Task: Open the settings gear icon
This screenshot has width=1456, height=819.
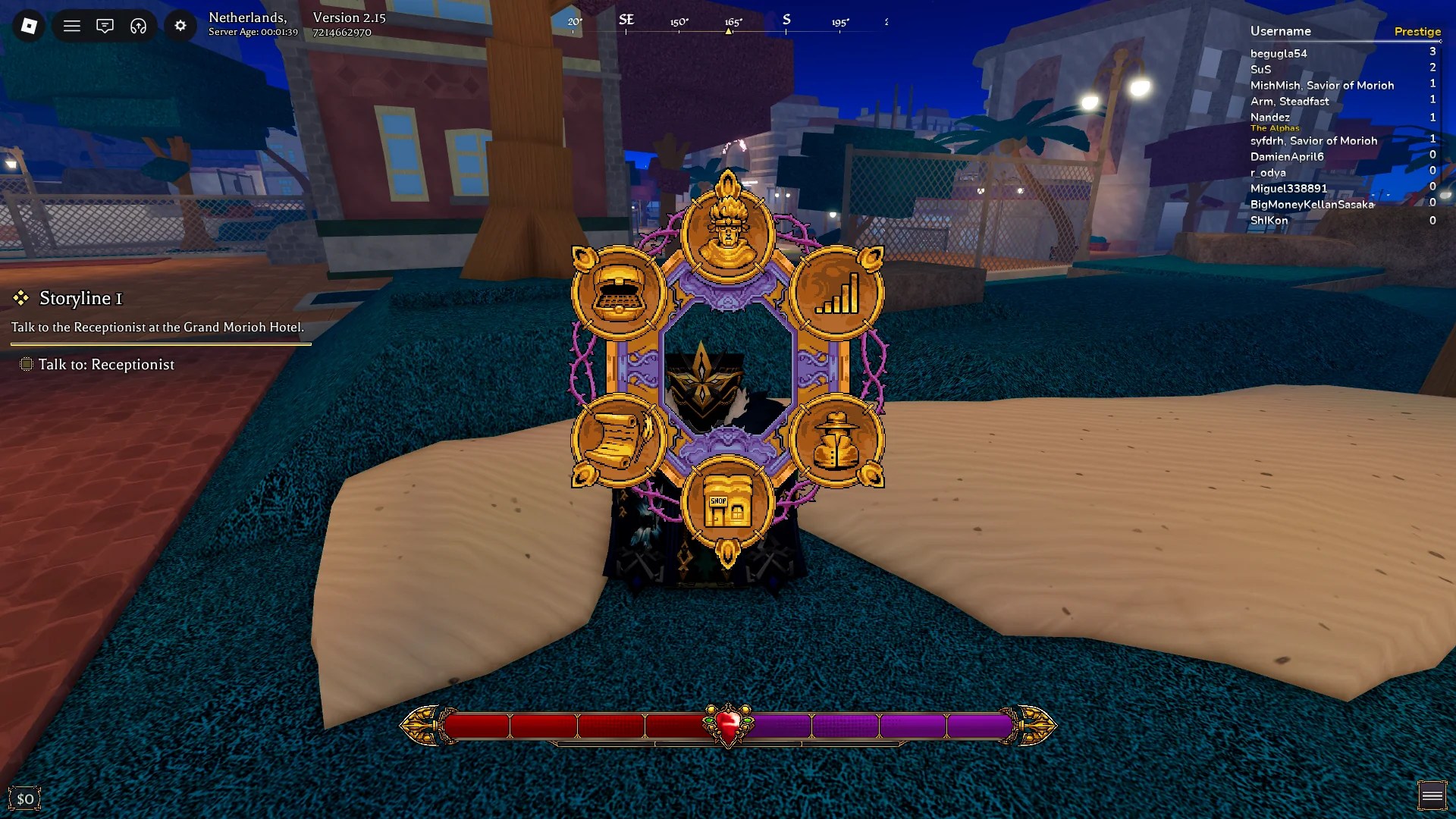Action: 180,25
